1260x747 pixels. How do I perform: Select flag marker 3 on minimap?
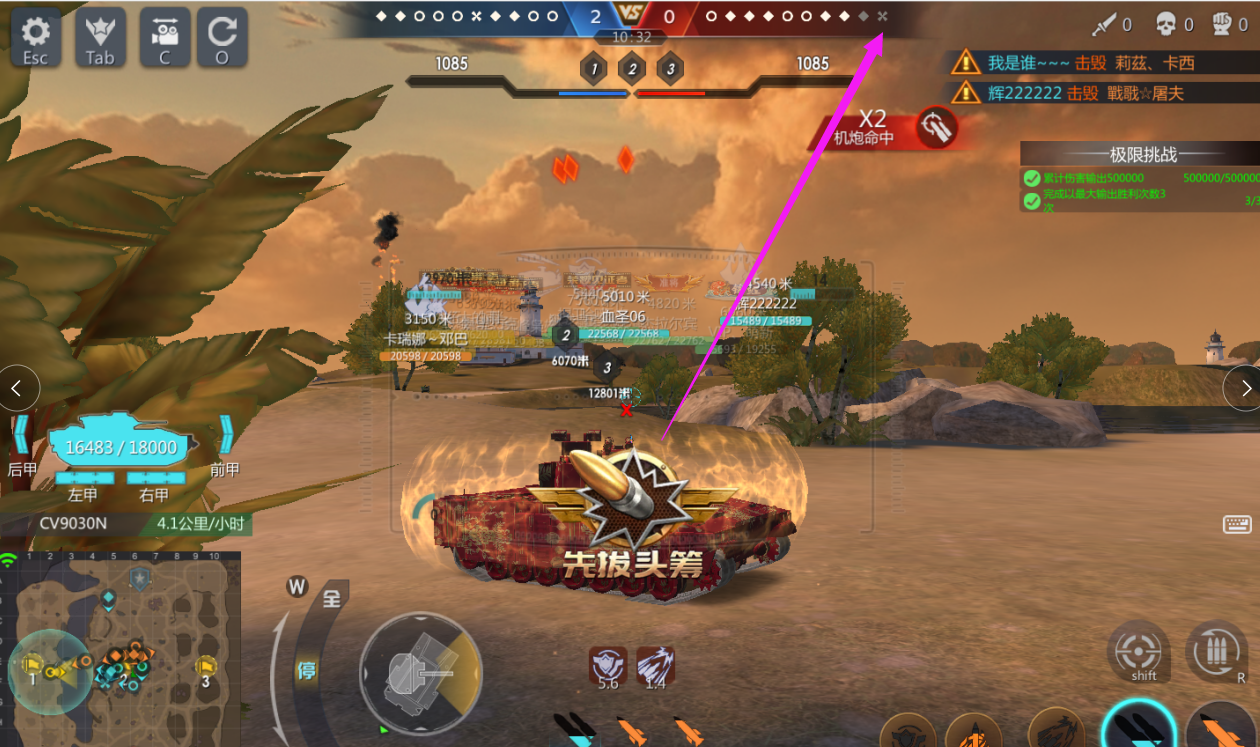(206, 668)
